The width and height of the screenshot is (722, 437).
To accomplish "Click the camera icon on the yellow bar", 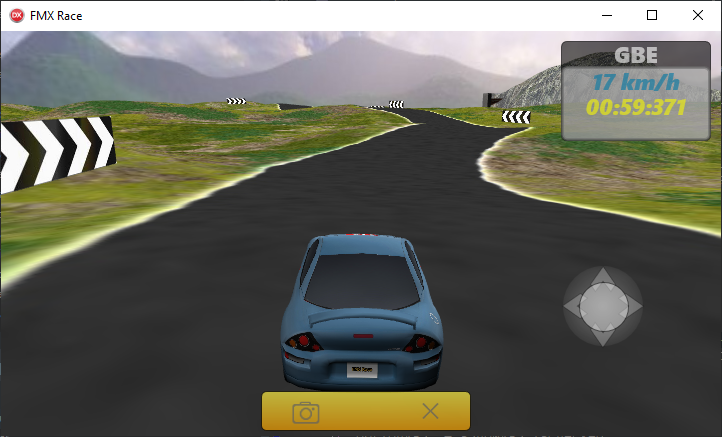I will tap(306, 411).
